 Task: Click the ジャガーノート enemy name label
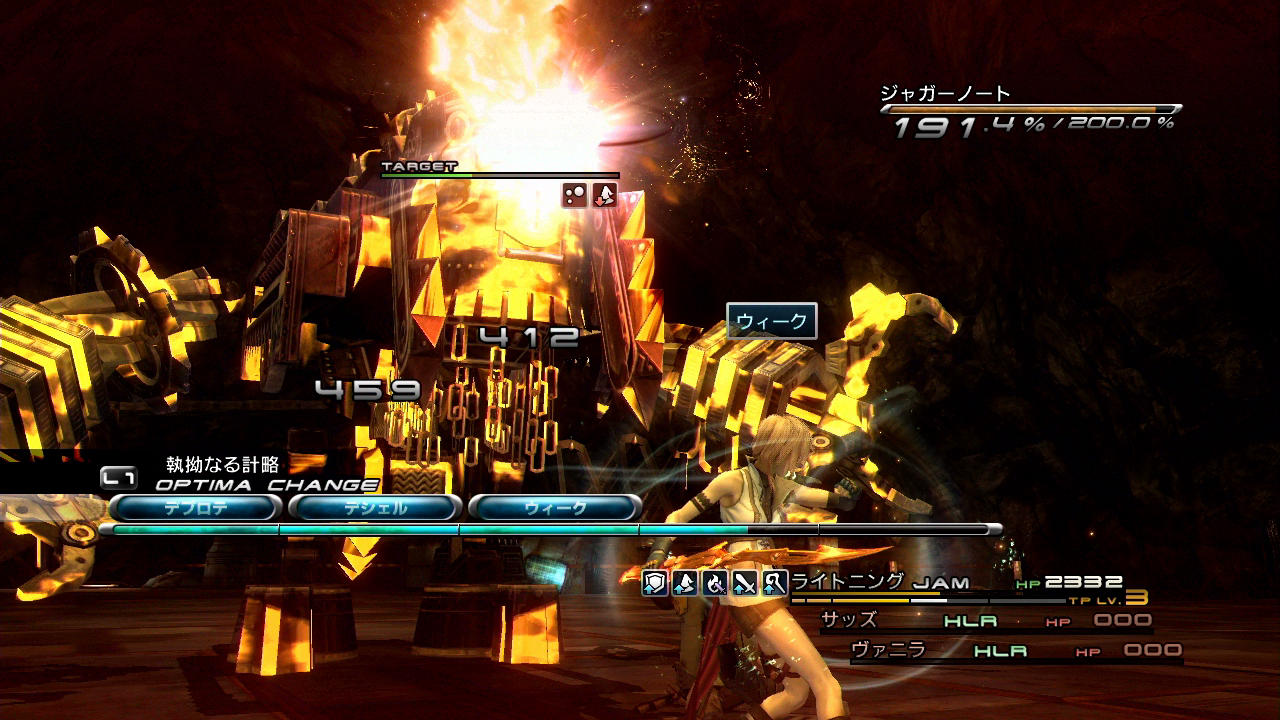tap(945, 93)
